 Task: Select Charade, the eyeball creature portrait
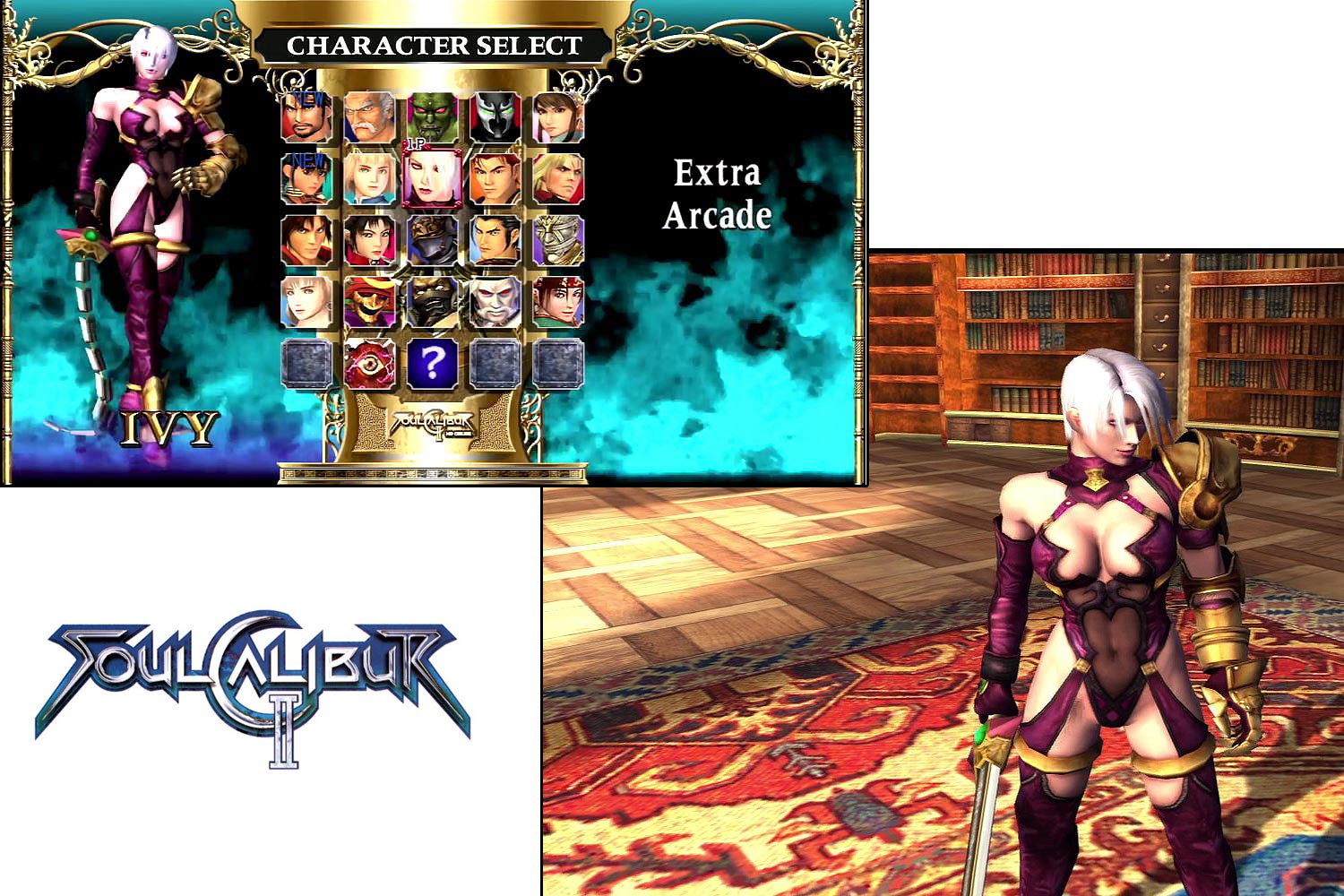click(x=369, y=363)
